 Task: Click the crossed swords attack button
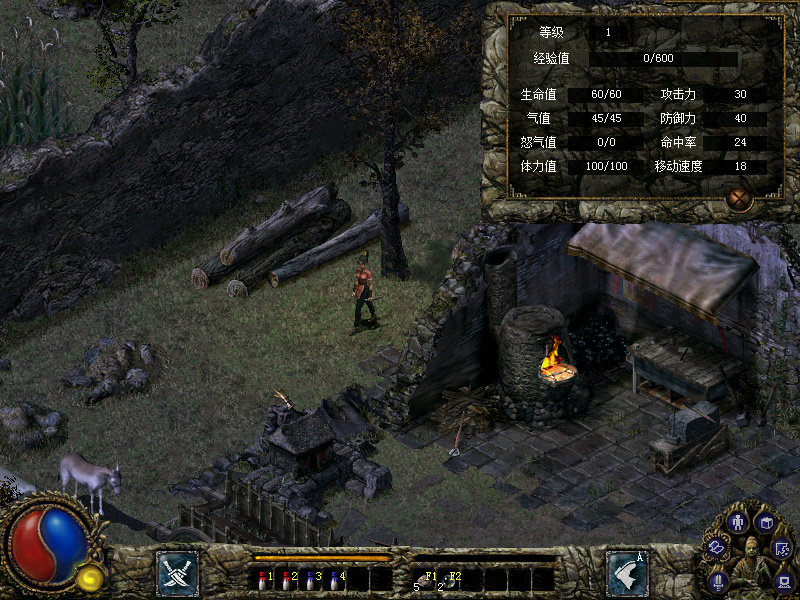[177, 573]
